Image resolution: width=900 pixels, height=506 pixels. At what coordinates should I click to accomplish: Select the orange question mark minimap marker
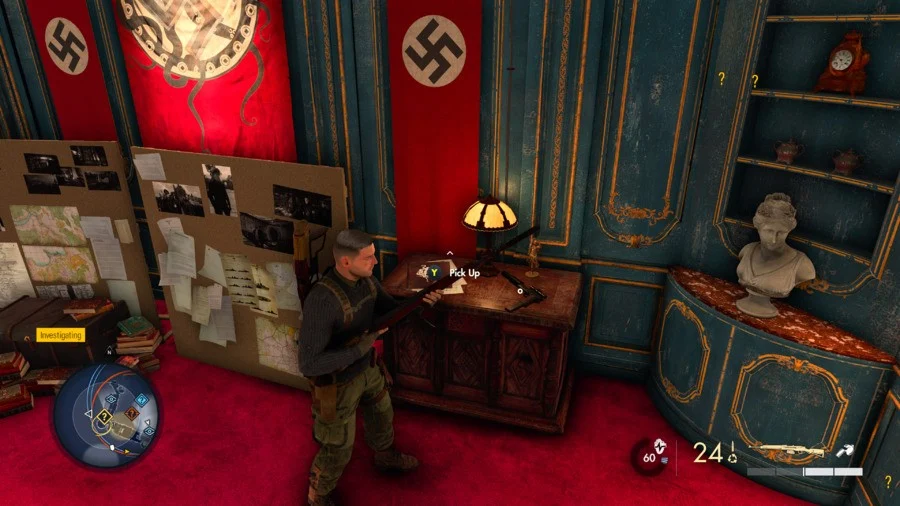click(131, 413)
